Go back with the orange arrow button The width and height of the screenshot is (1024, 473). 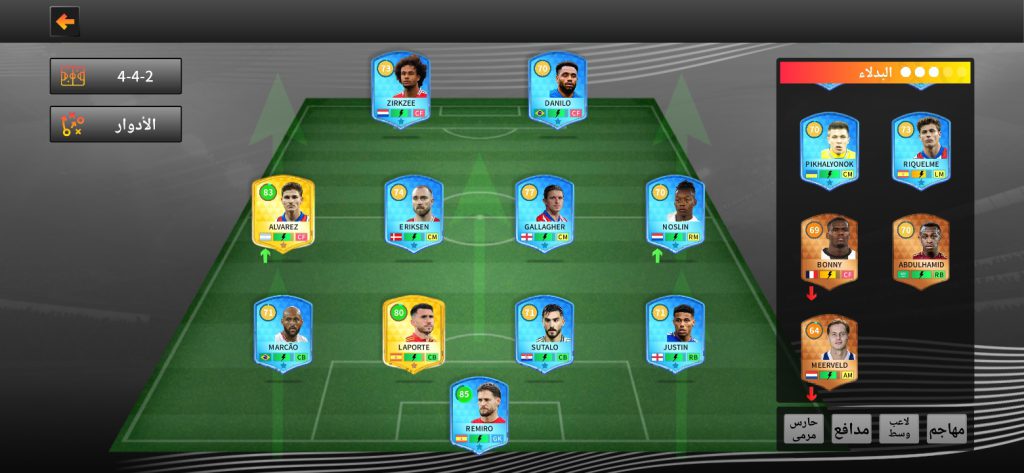coord(65,21)
